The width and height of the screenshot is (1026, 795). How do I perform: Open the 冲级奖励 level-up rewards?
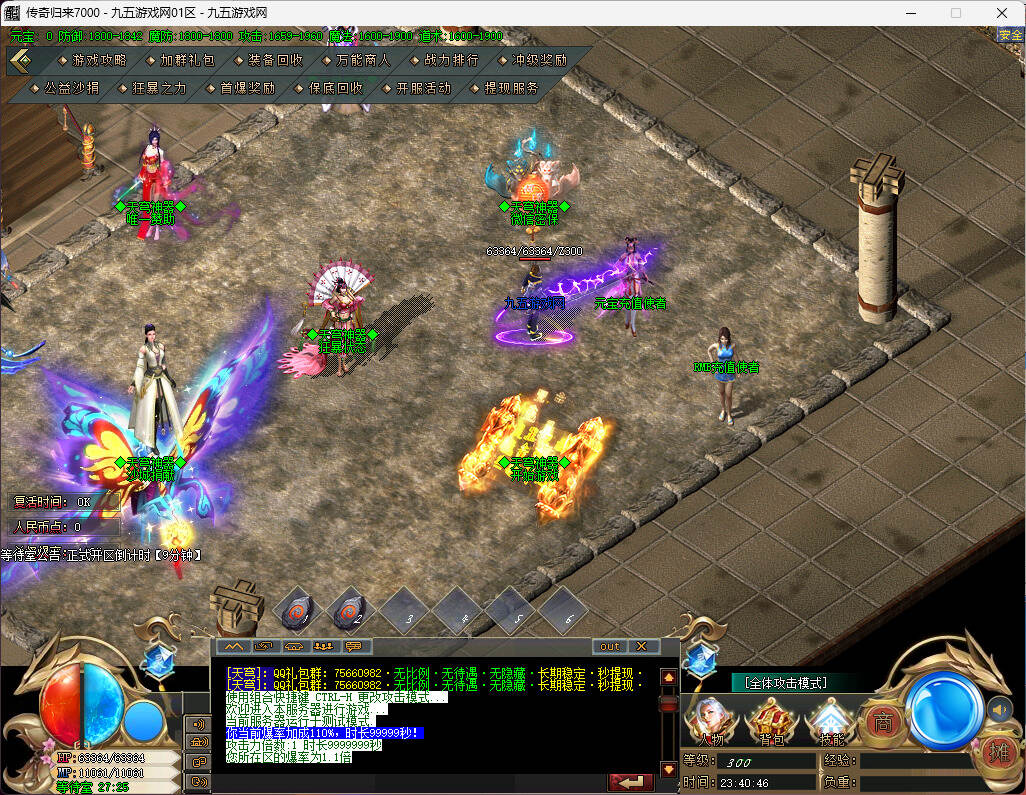pos(539,60)
